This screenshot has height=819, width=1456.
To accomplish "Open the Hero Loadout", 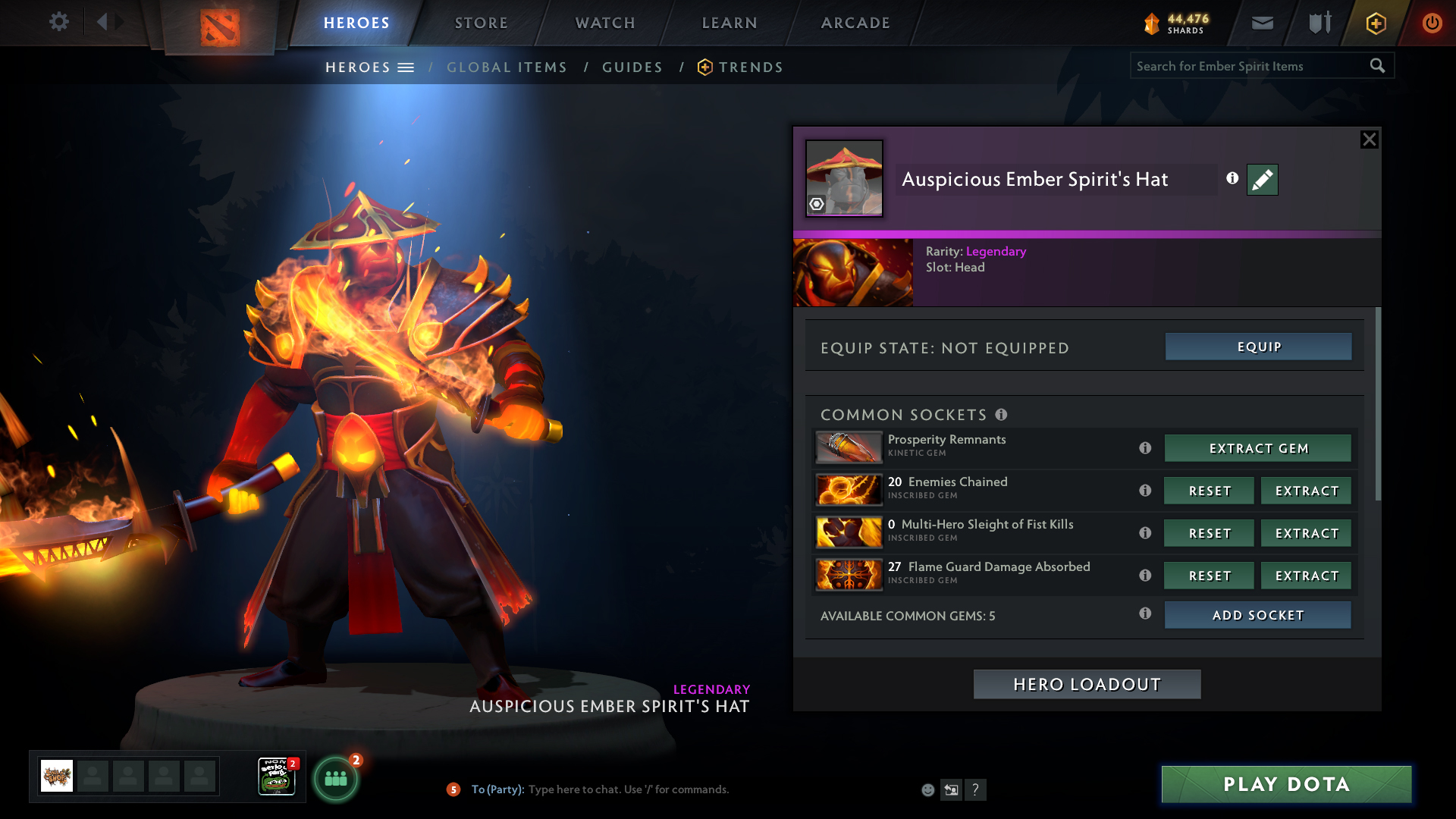I will click(x=1087, y=684).
